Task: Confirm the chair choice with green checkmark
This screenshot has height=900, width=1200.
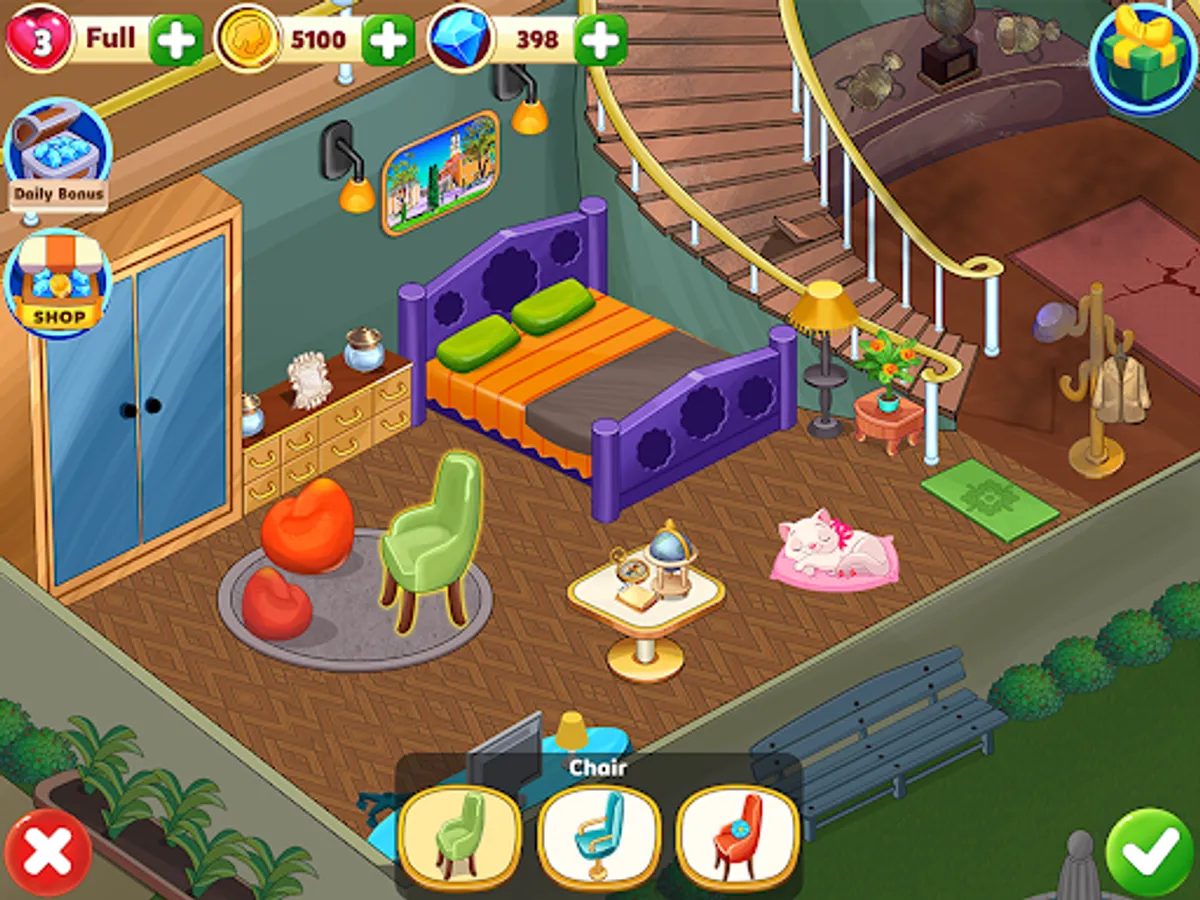Action: [1151, 852]
